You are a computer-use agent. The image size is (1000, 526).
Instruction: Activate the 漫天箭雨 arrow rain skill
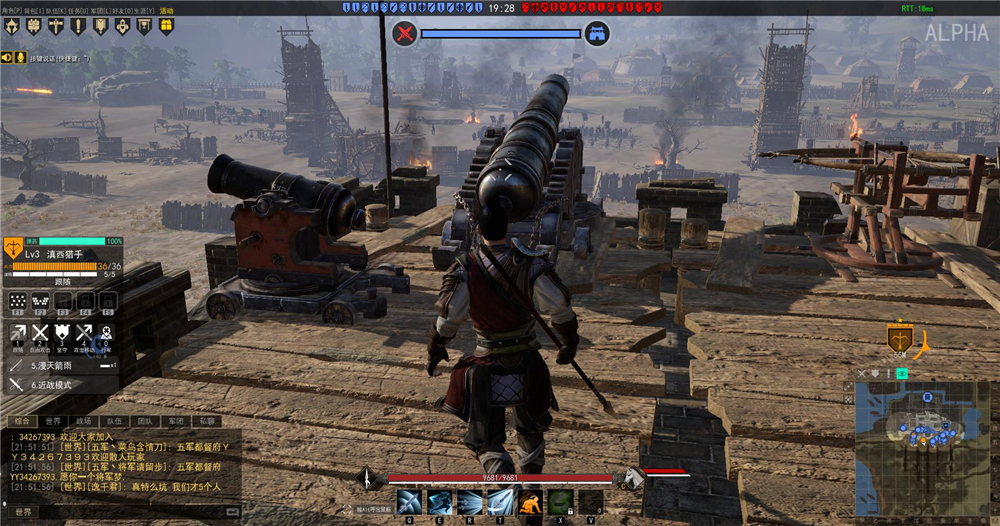(50, 366)
